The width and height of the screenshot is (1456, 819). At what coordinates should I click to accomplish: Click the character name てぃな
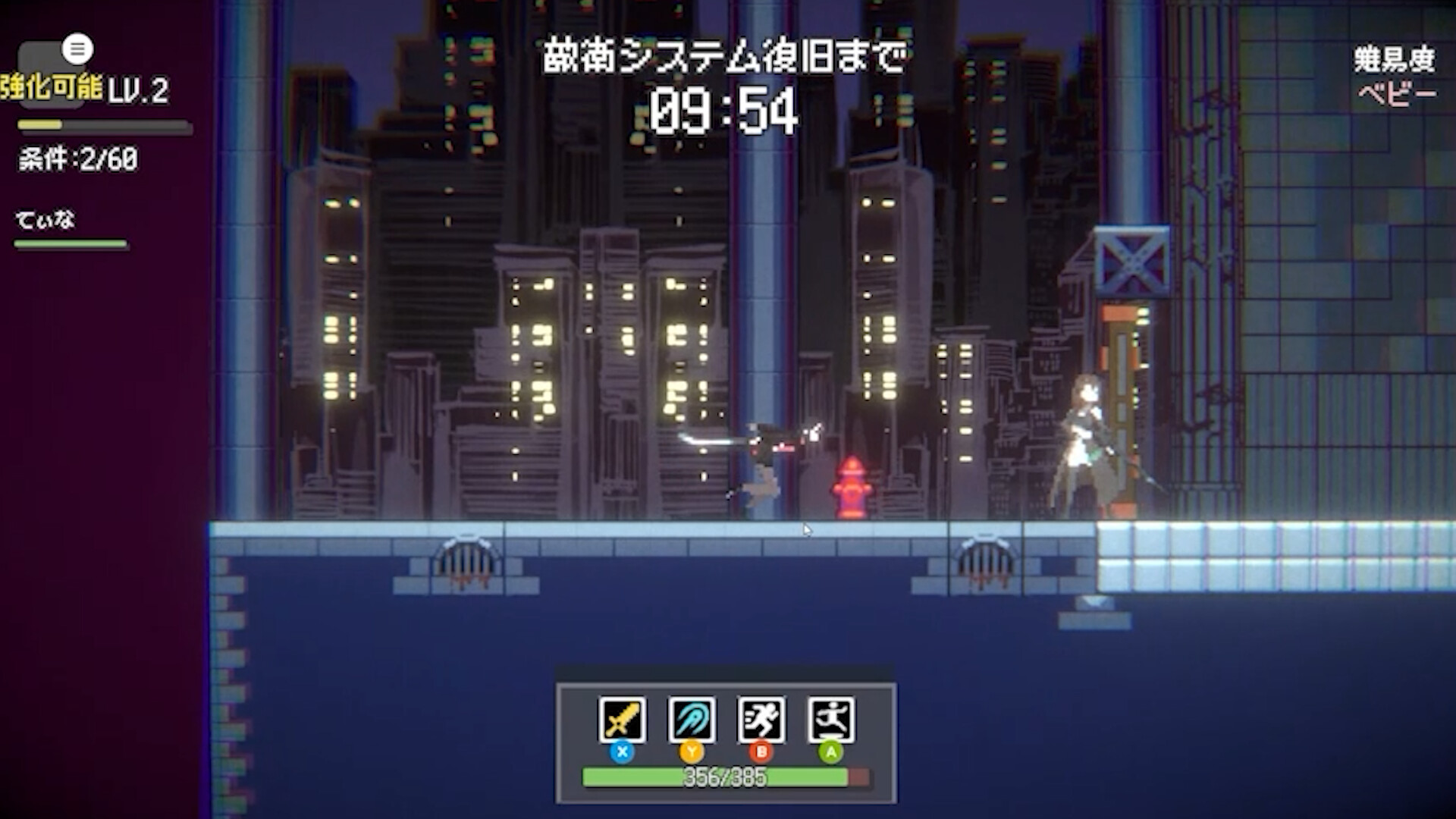pos(45,220)
